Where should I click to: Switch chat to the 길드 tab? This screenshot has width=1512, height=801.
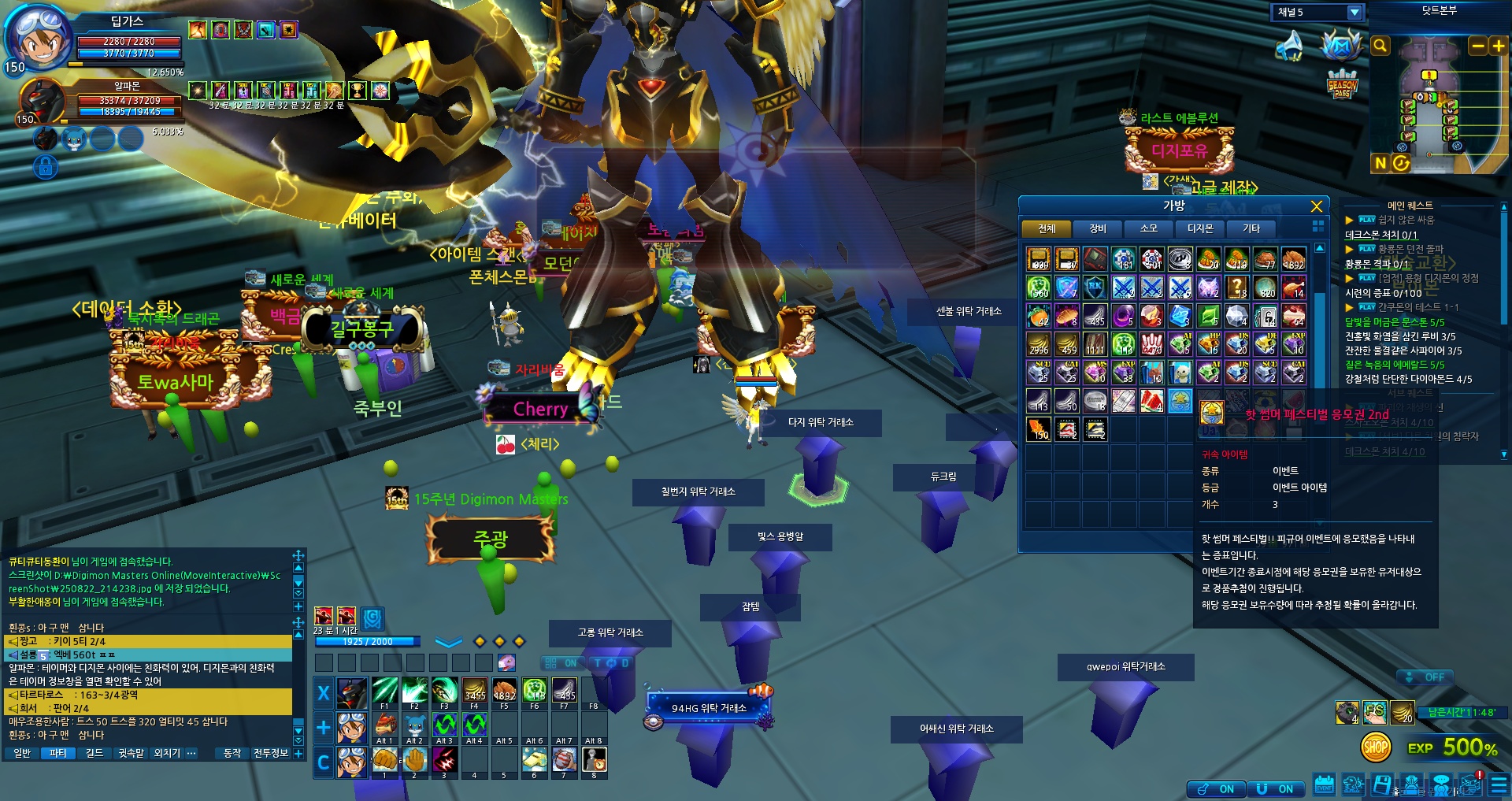(x=94, y=753)
